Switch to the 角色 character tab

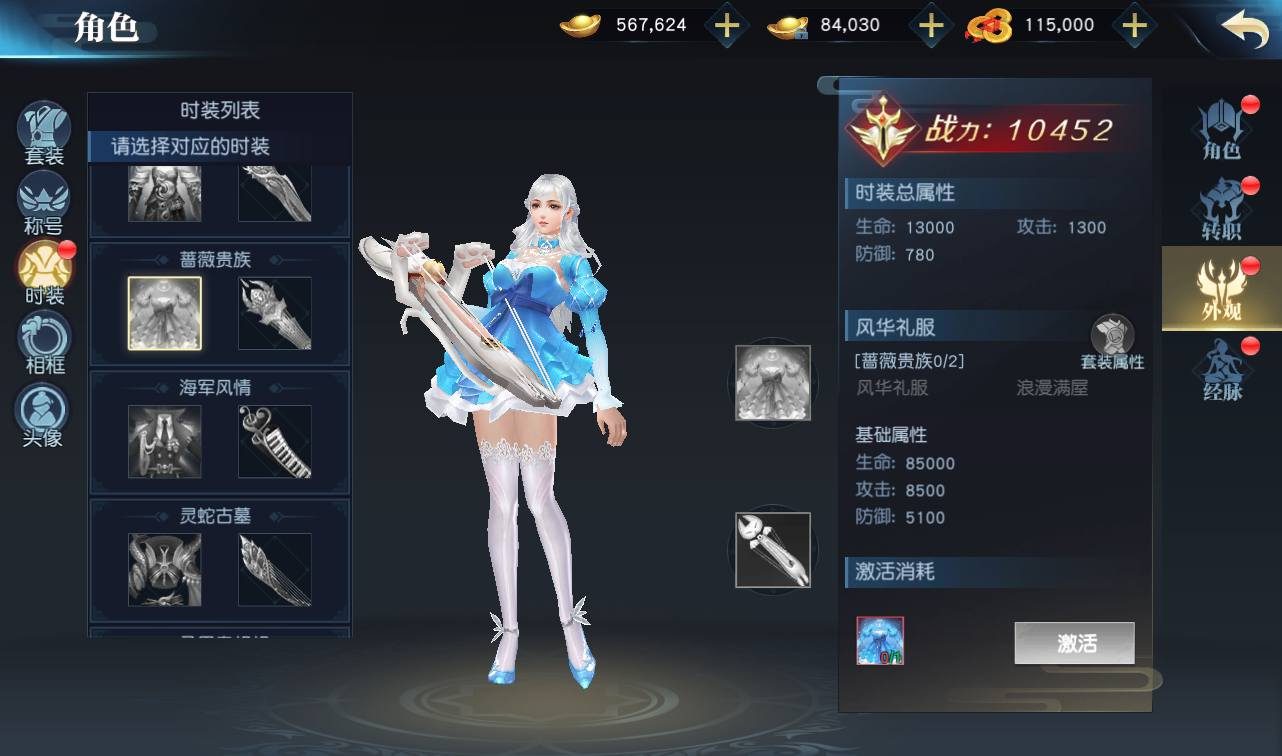tap(1222, 128)
